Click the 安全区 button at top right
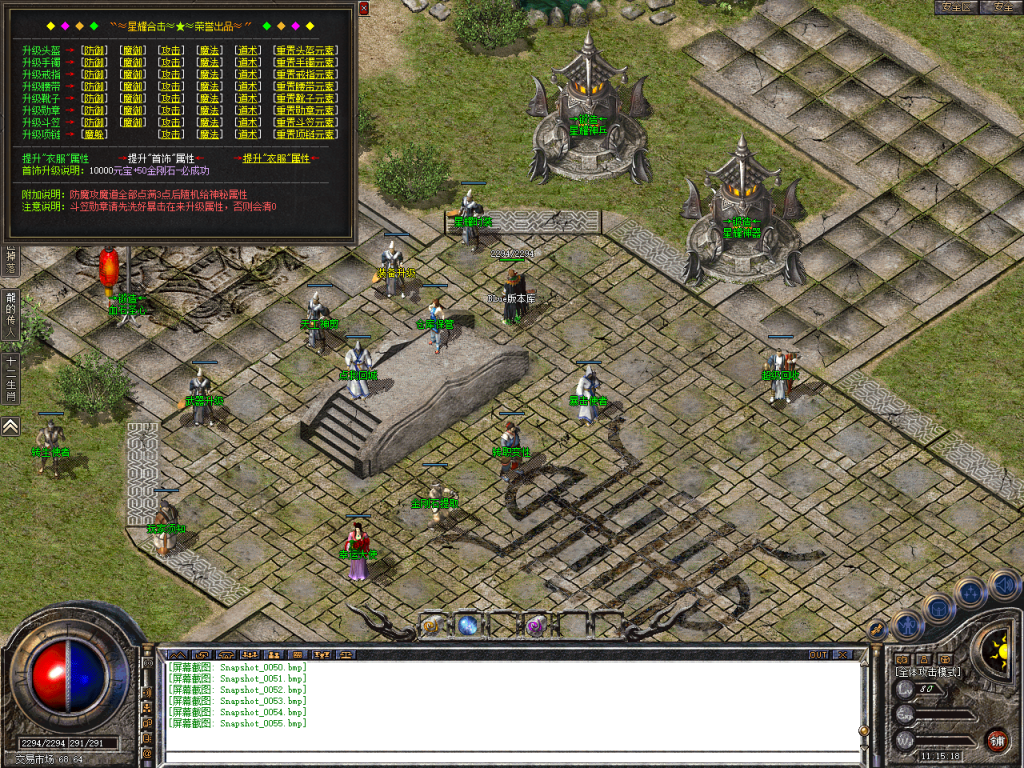 (x=958, y=7)
